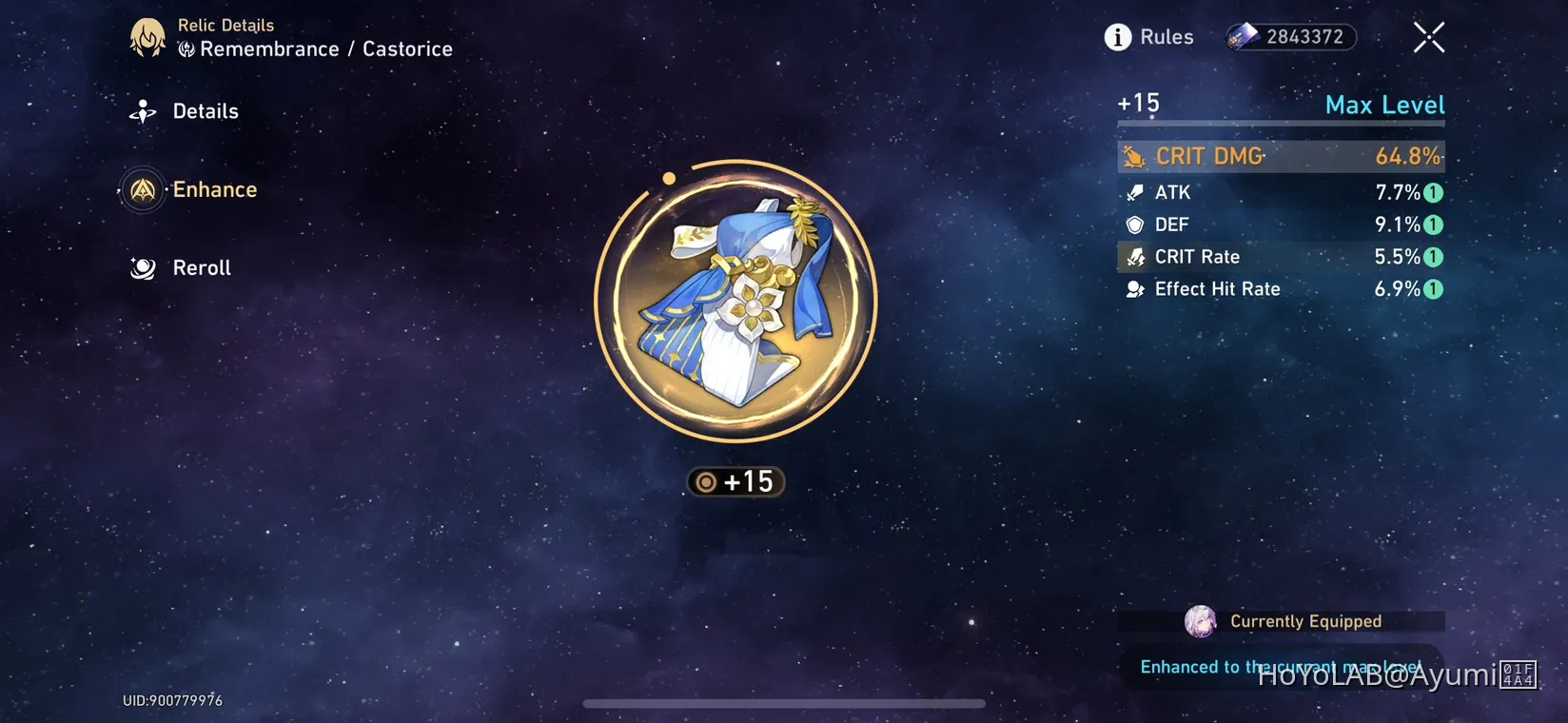Click the ATK stat icon
The height and width of the screenshot is (723, 1568).
point(1133,192)
